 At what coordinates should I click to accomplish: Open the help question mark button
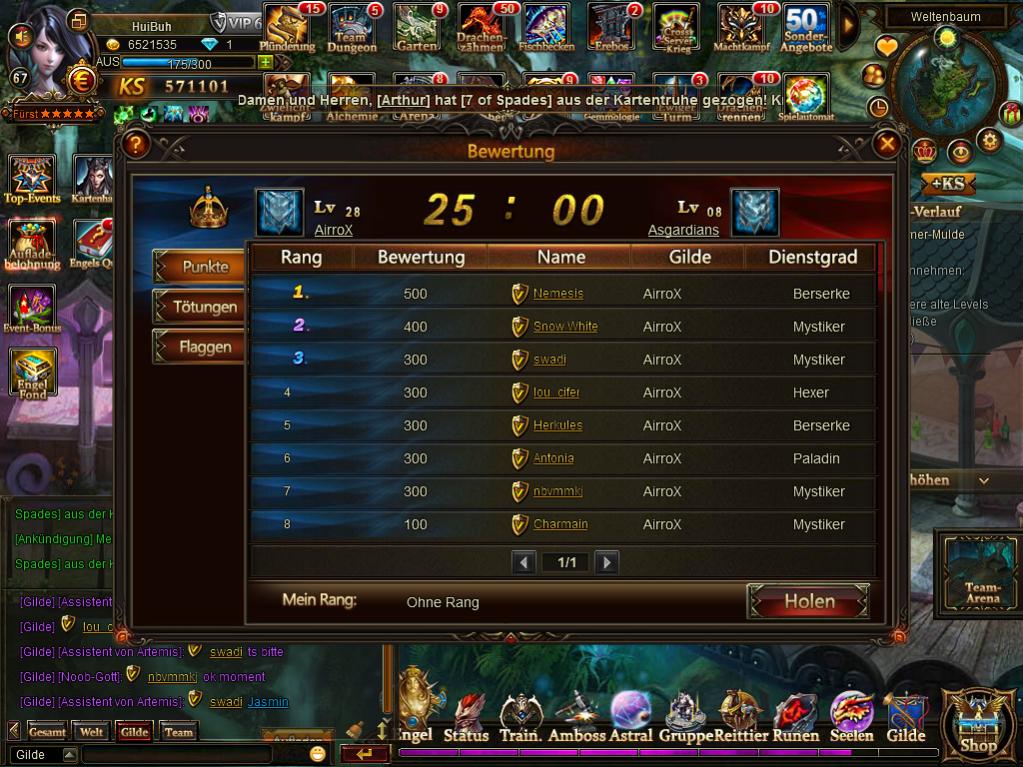click(137, 145)
